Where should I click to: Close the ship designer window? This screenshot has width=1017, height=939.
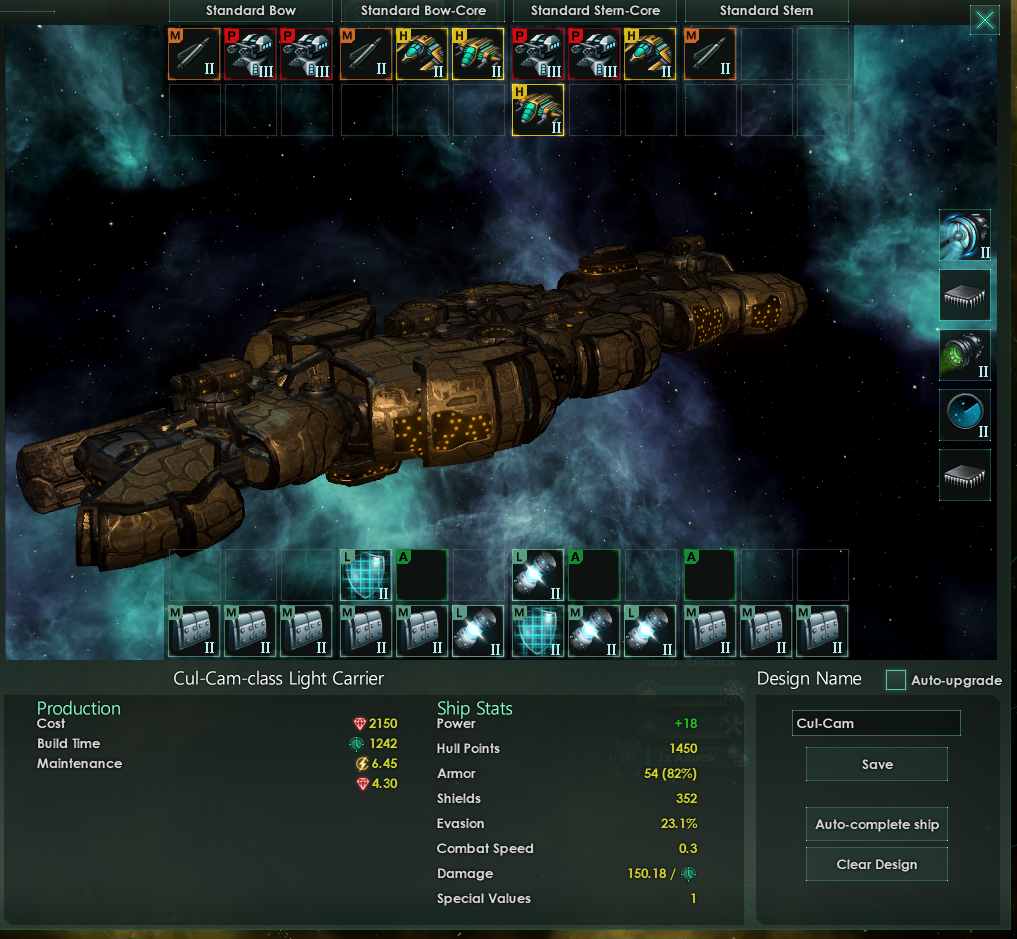coord(984,20)
